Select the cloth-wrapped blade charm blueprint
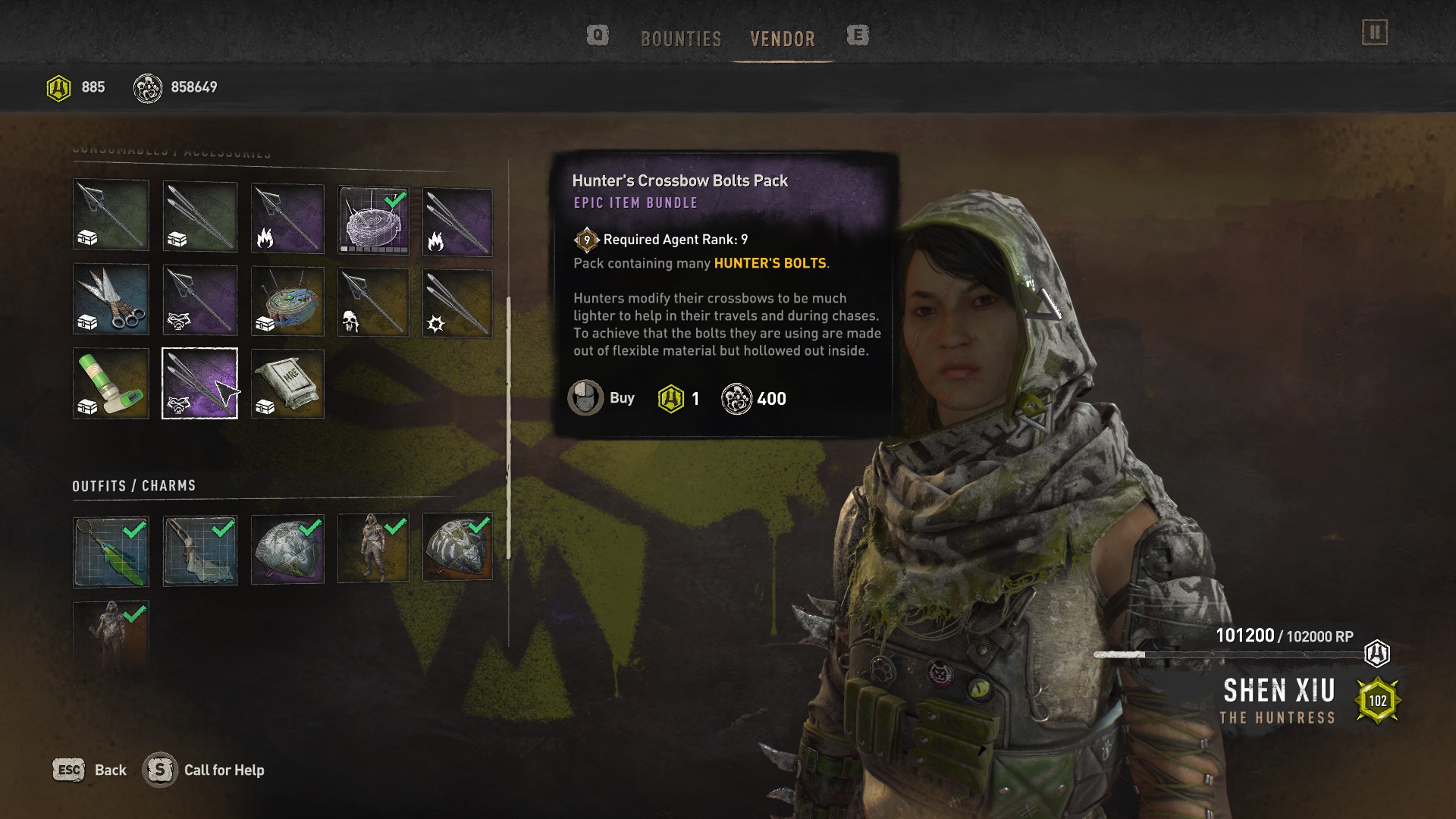 click(x=199, y=551)
